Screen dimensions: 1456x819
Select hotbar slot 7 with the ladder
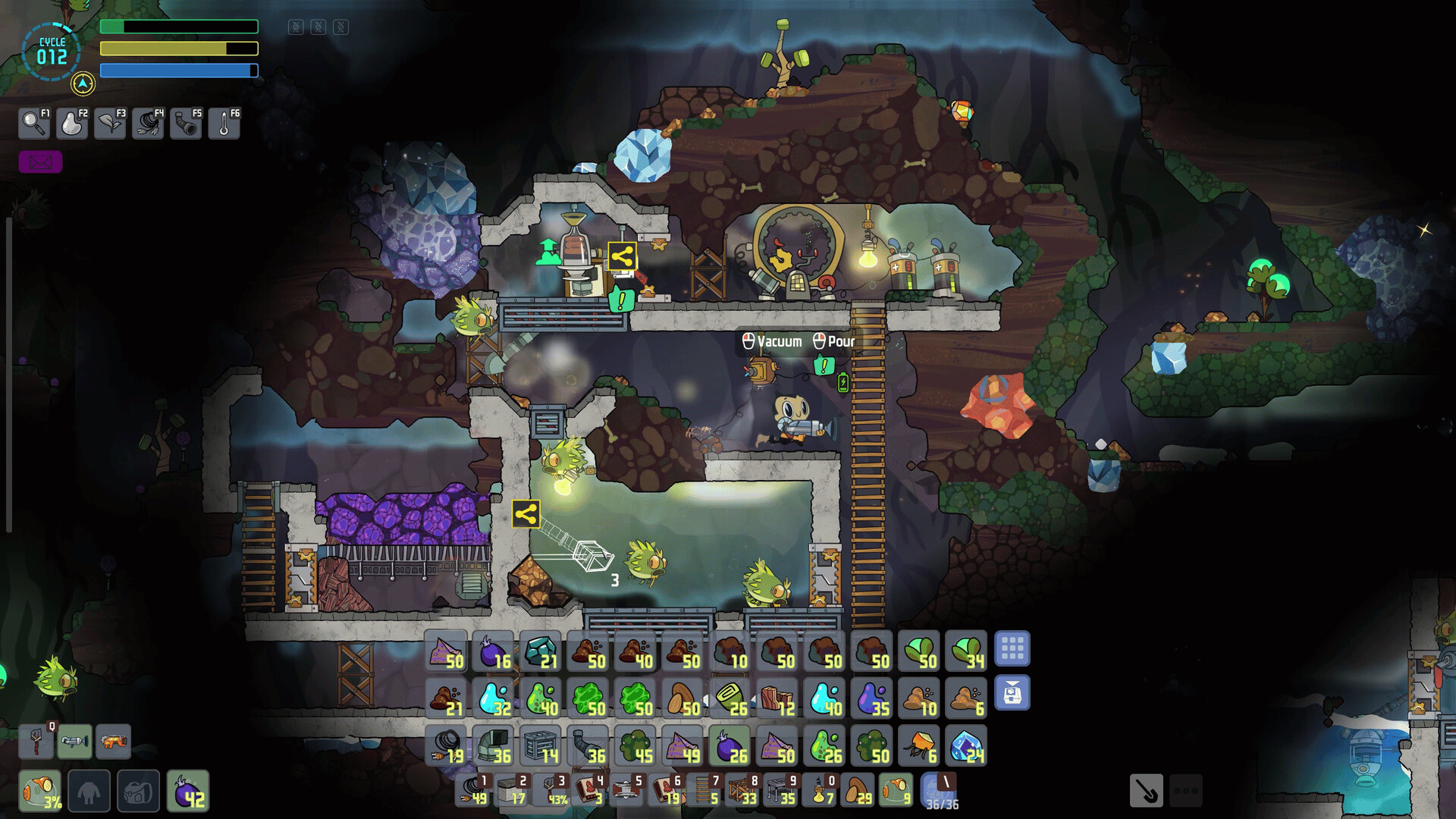pyautogui.click(x=705, y=790)
